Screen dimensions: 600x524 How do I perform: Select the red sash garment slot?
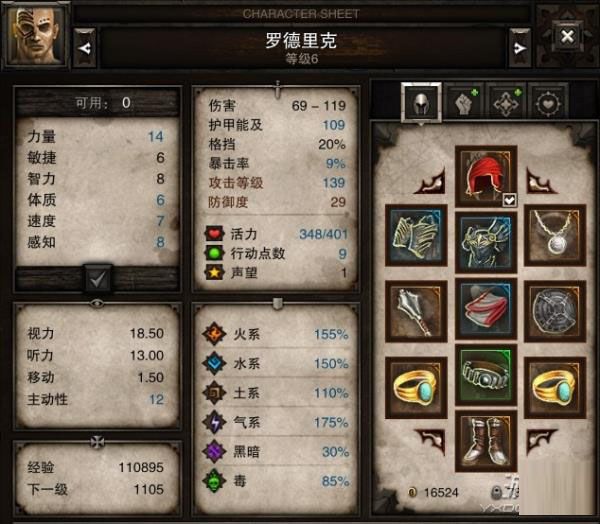[x=486, y=308]
